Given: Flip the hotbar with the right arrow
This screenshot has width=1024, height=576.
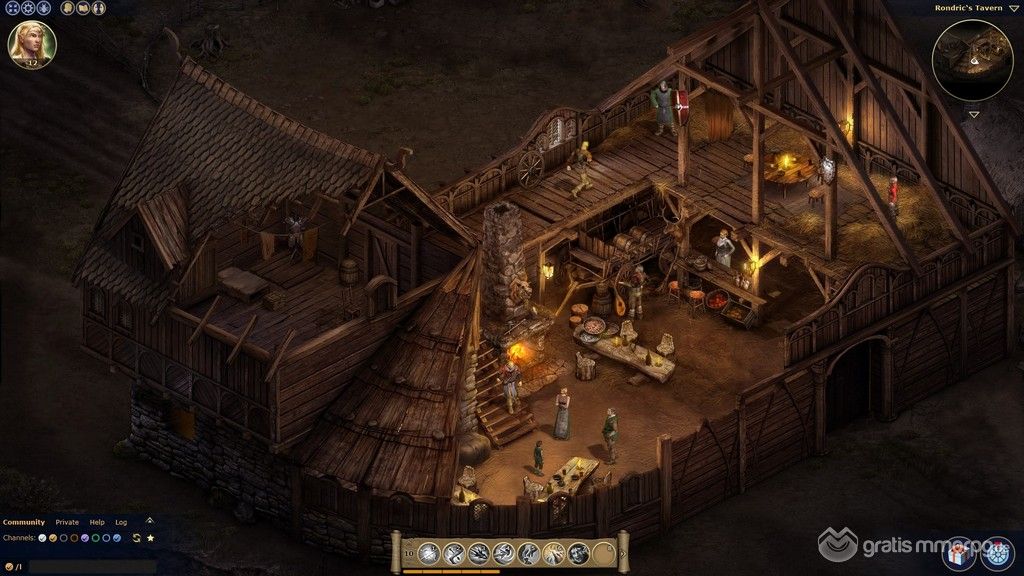Looking at the screenshot, I should 621,551.
